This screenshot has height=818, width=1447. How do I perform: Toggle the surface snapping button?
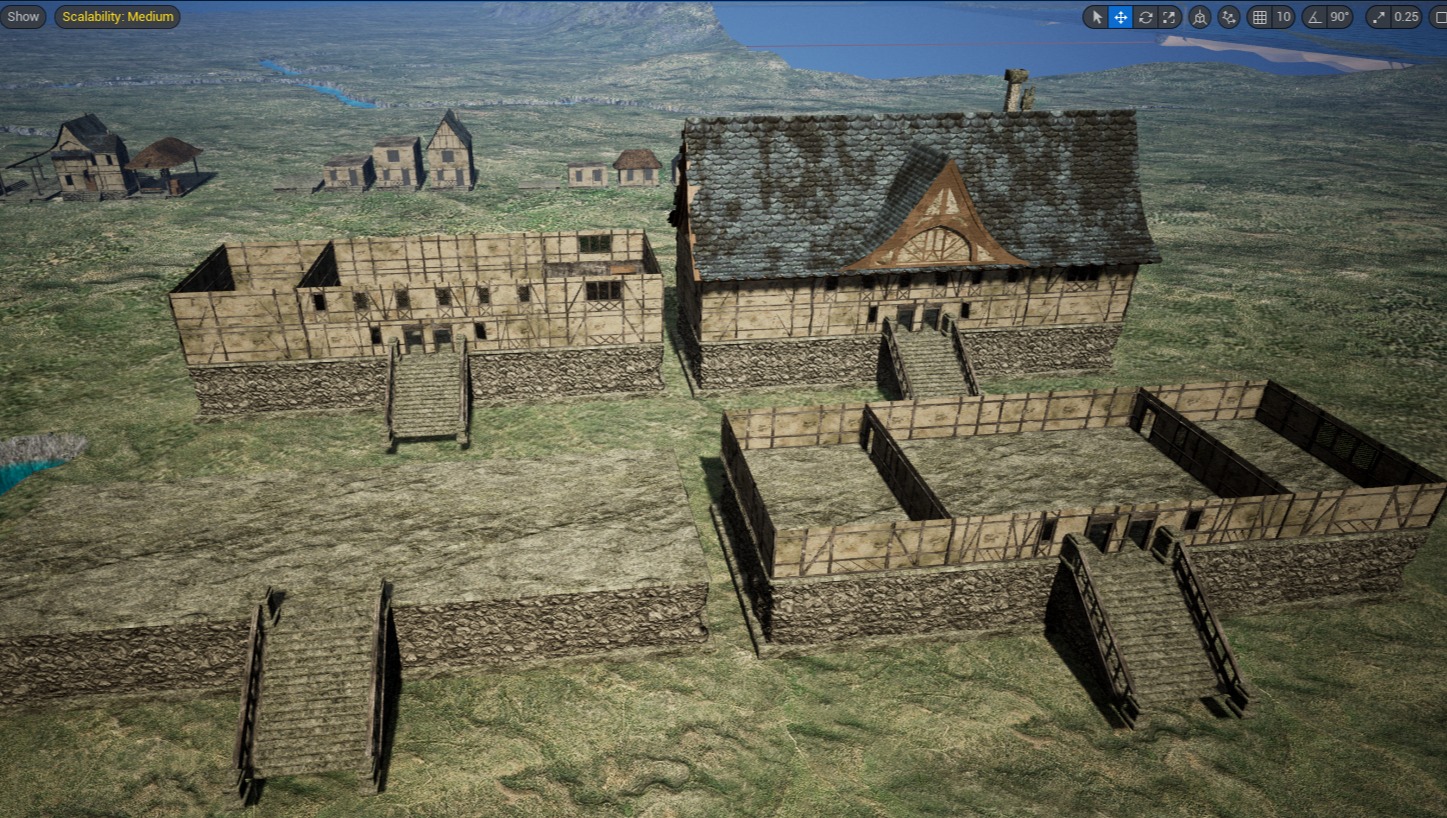tap(1229, 17)
